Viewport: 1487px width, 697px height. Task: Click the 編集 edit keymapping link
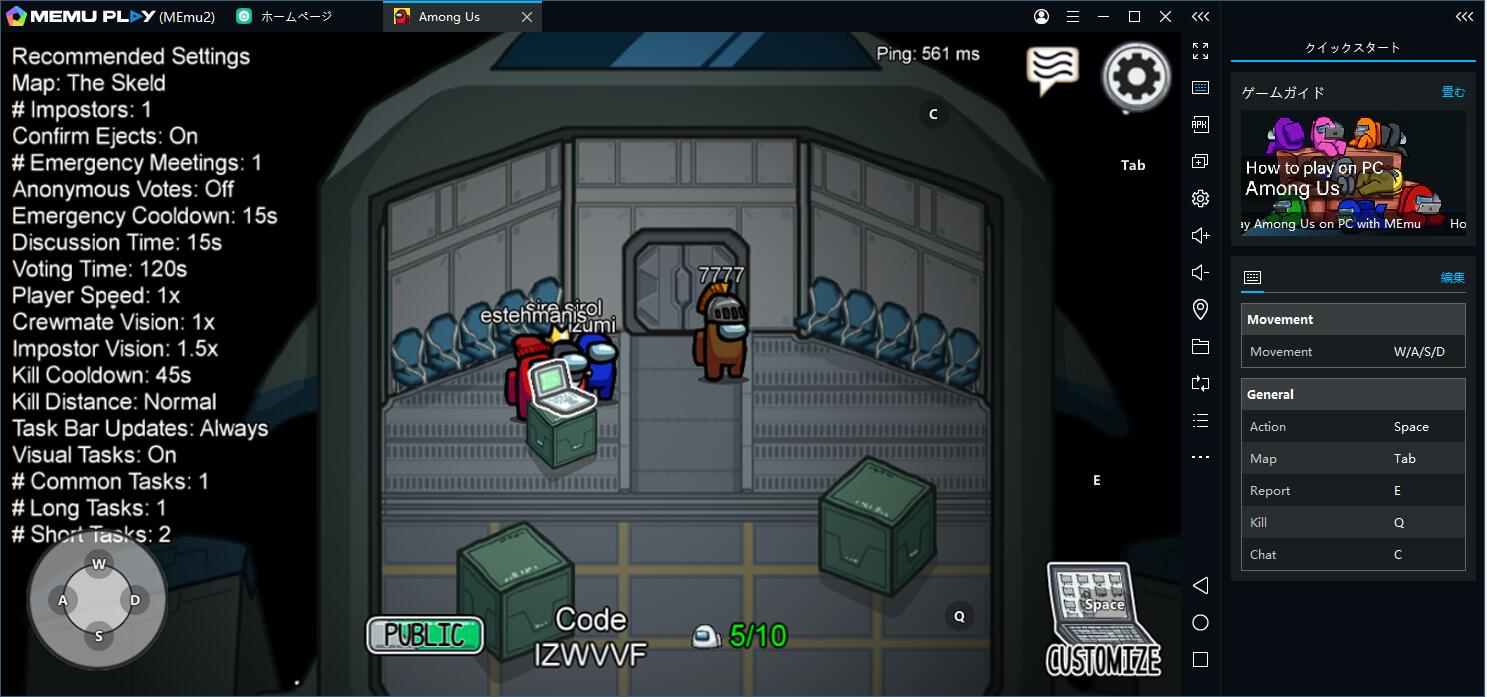point(1452,277)
